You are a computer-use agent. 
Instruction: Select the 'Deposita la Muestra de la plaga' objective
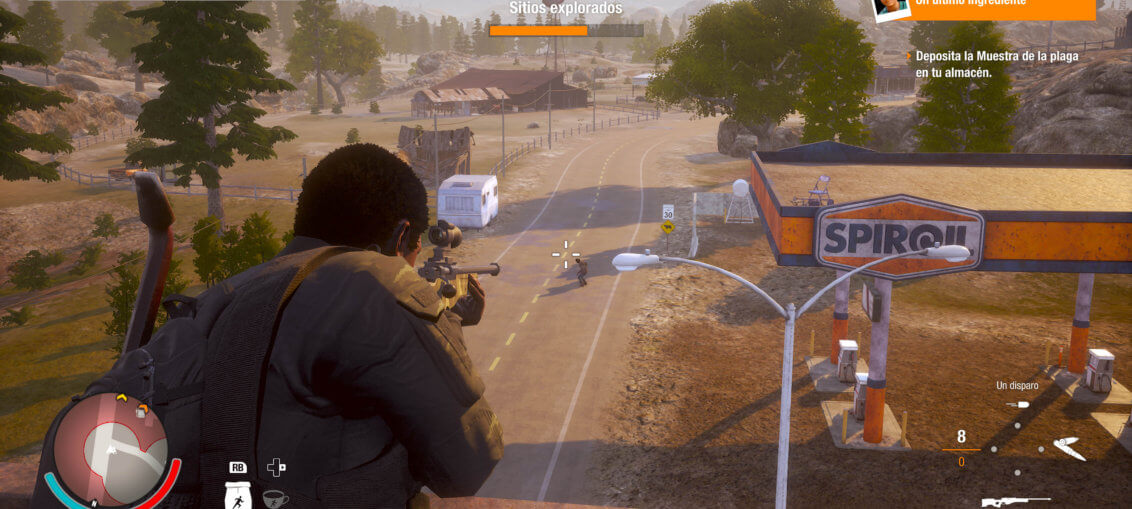pyautogui.click(x=996, y=64)
